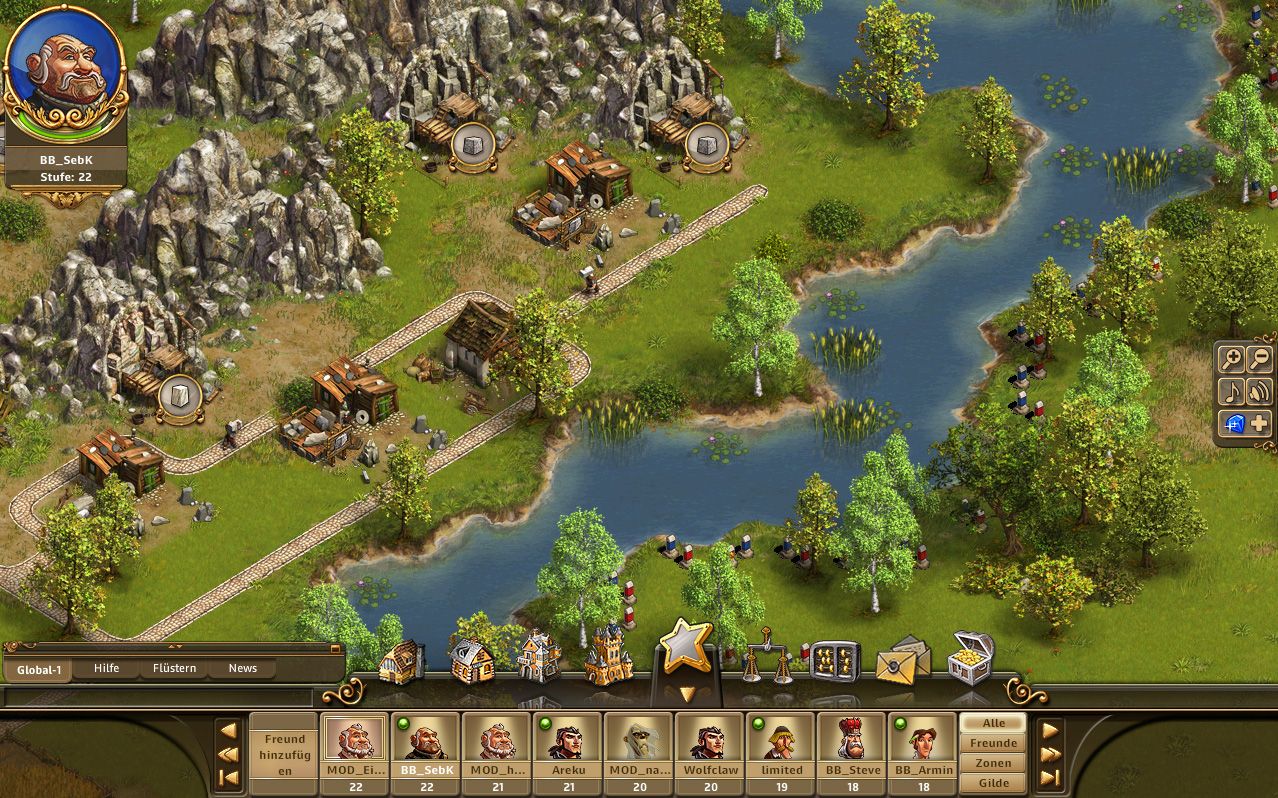Show only Freunde in the list
This screenshot has height=798, width=1278.
point(993,743)
